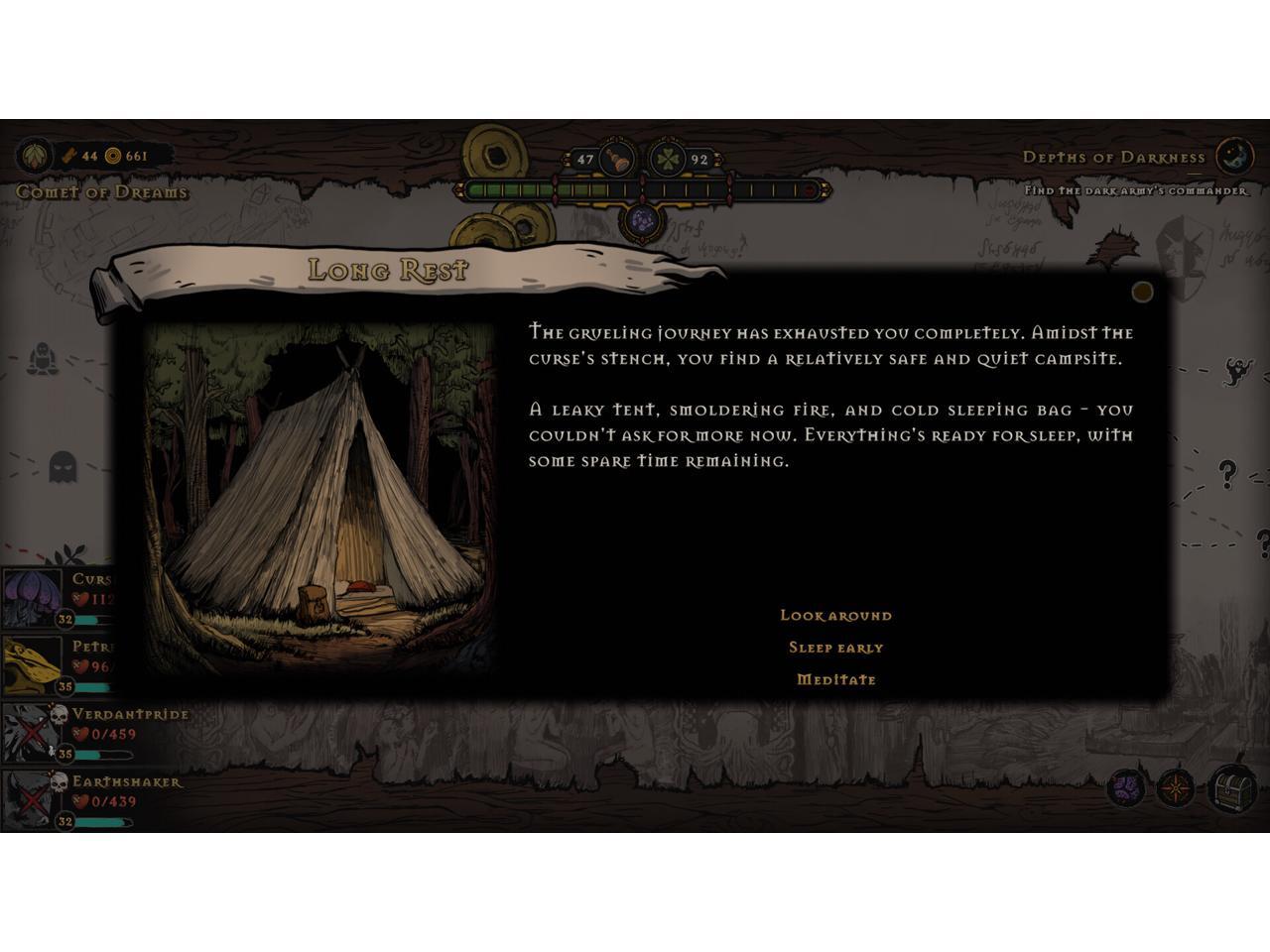Pick the Meditate option
Image resolution: width=1270 pixels, height=952 pixels.
(x=835, y=680)
